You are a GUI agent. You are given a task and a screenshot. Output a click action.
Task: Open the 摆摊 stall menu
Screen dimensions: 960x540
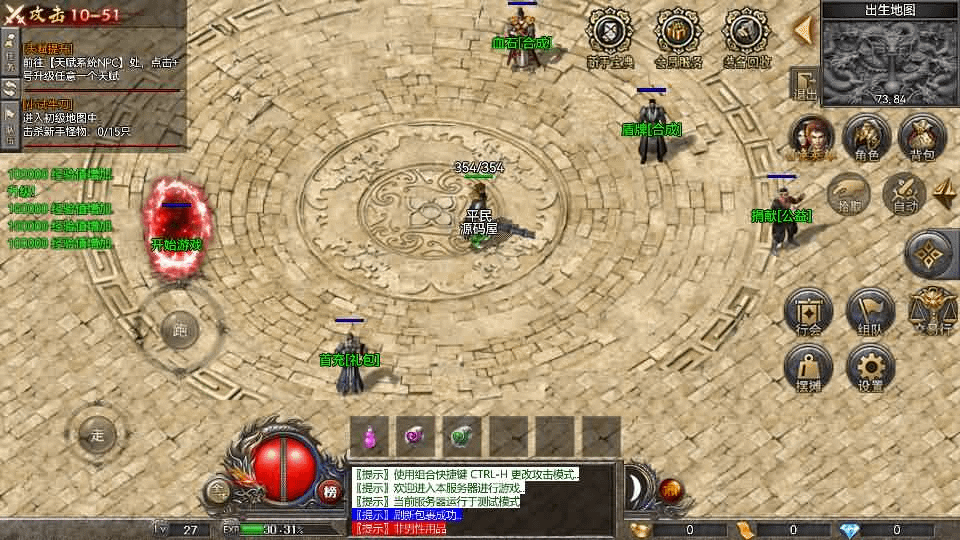(x=809, y=369)
